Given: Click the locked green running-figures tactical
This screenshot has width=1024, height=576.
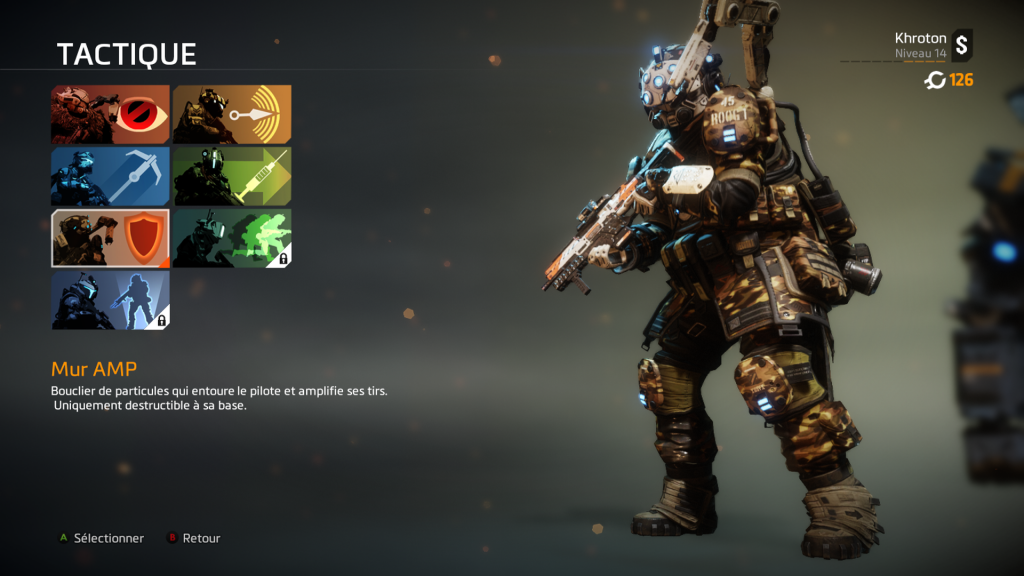Looking at the screenshot, I should click(232, 238).
